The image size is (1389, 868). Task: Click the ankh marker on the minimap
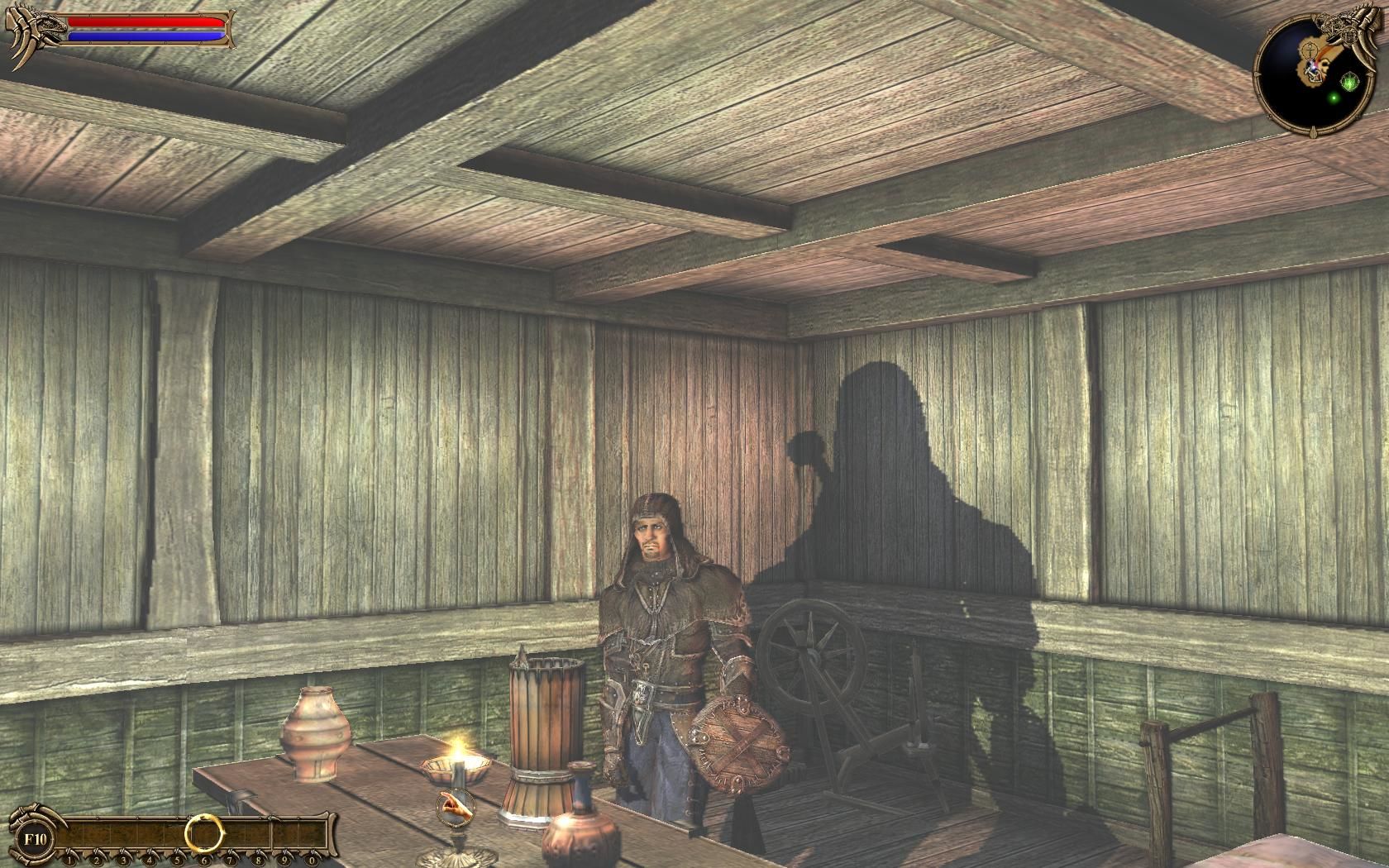click(1309, 50)
